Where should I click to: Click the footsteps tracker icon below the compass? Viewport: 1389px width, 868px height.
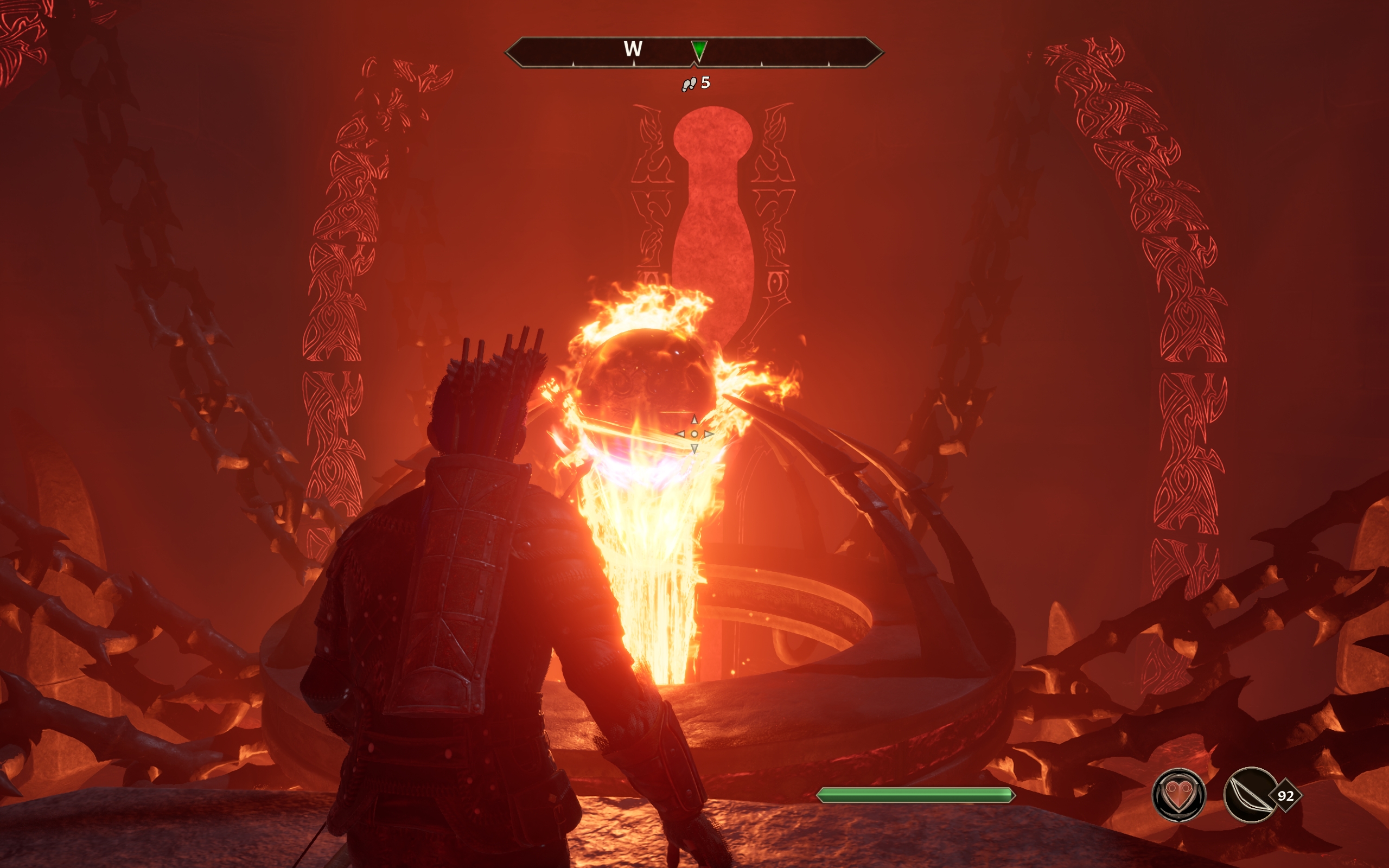pos(690,85)
